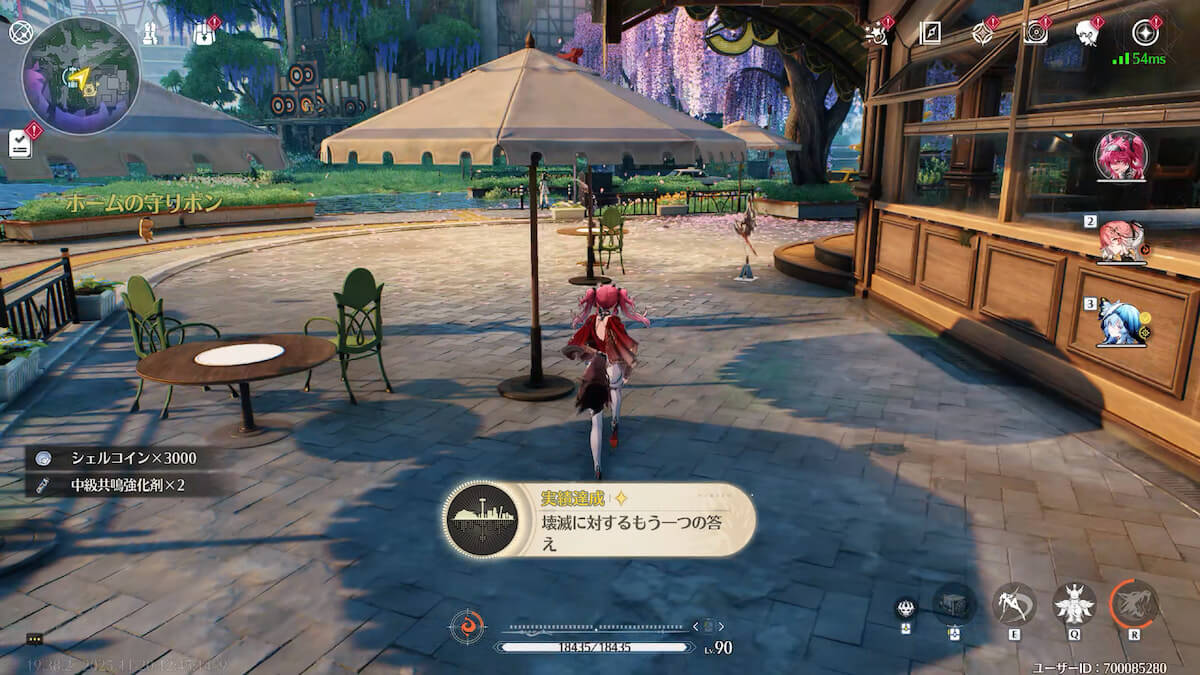Use the cube utility gadget icon
Image resolution: width=1200 pixels, height=675 pixels.
pos(953,604)
